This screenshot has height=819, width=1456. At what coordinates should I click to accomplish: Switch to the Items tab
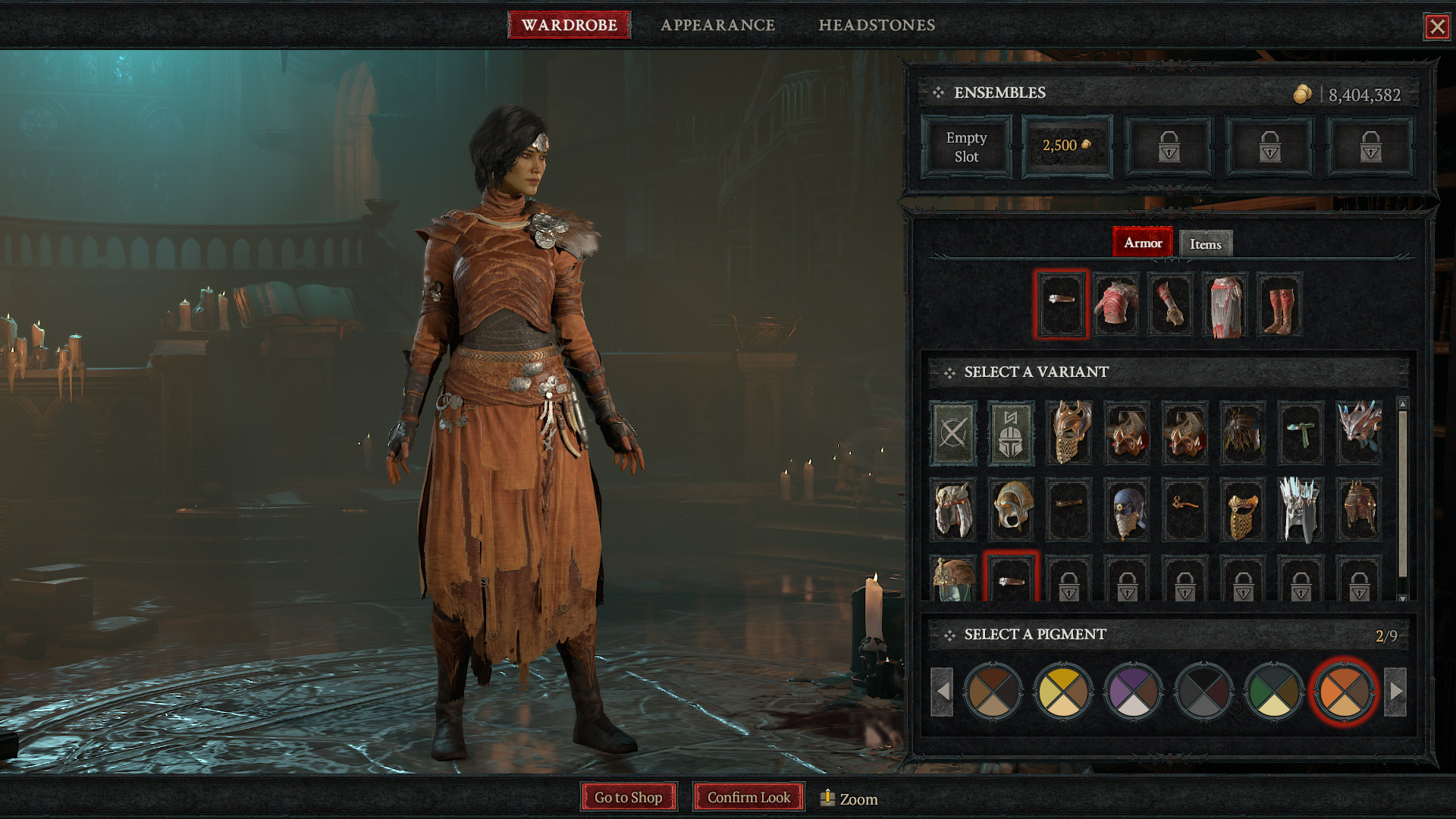click(x=1205, y=244)
